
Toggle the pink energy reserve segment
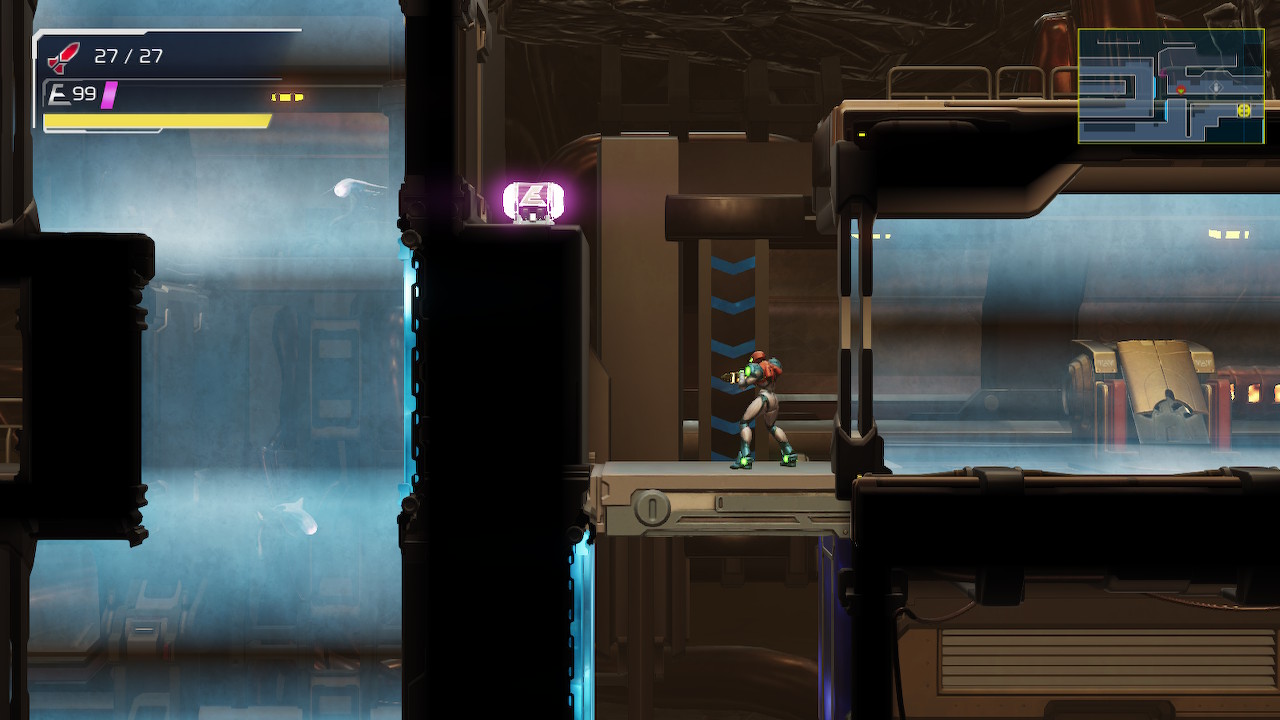(x=108, y=95)
